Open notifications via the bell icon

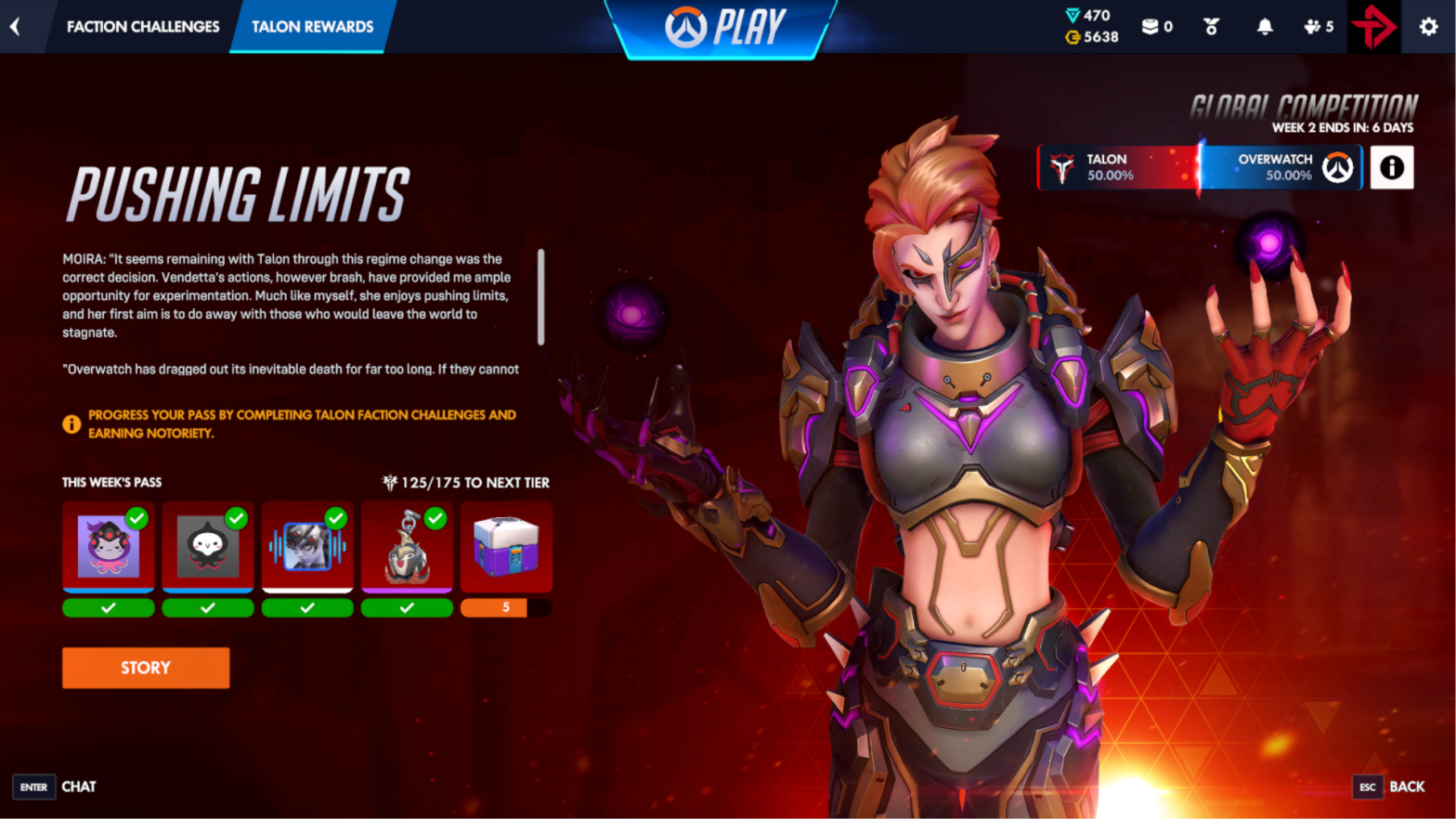pyautogui.click(x=1263, y=26)
